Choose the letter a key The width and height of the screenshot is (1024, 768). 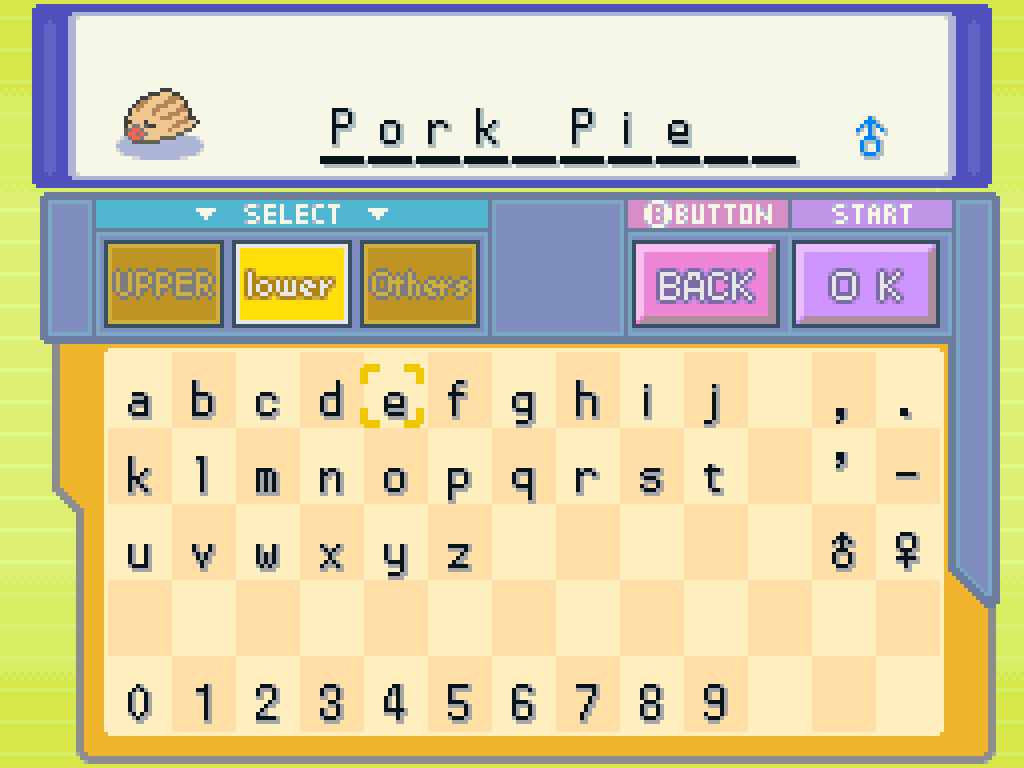tap(139, 402)
